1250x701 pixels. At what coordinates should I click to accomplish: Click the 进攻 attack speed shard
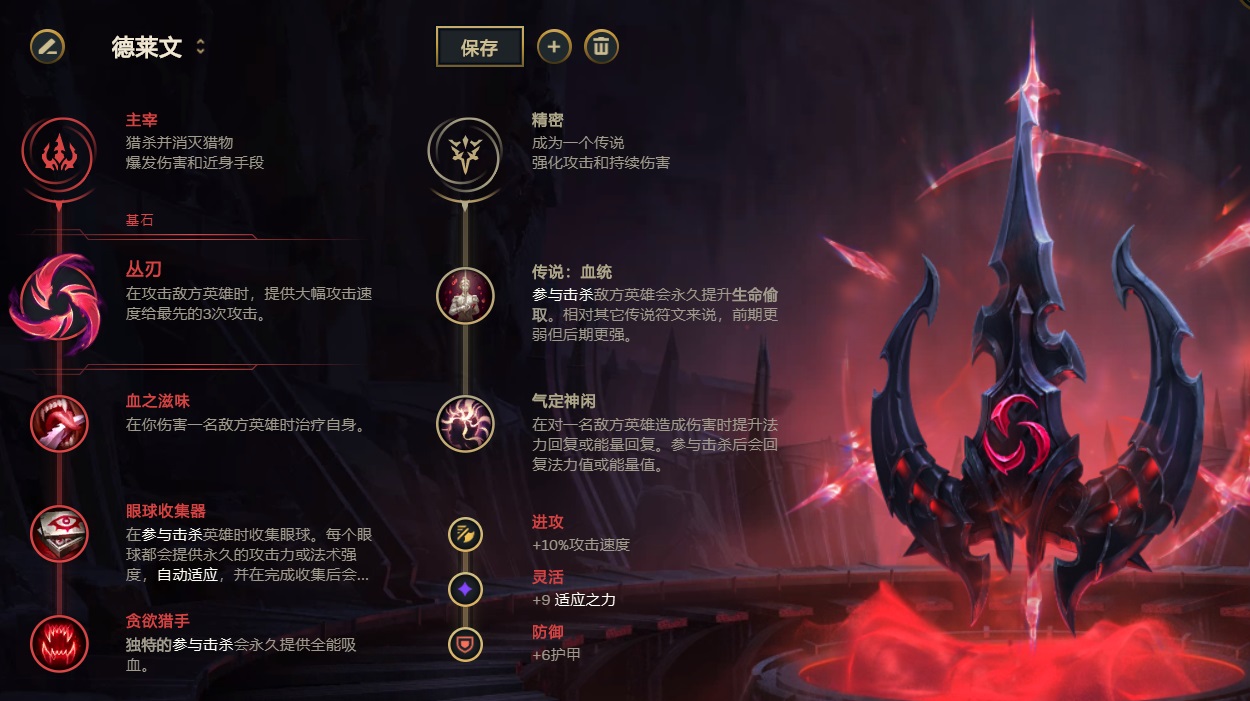pos(465,534)
